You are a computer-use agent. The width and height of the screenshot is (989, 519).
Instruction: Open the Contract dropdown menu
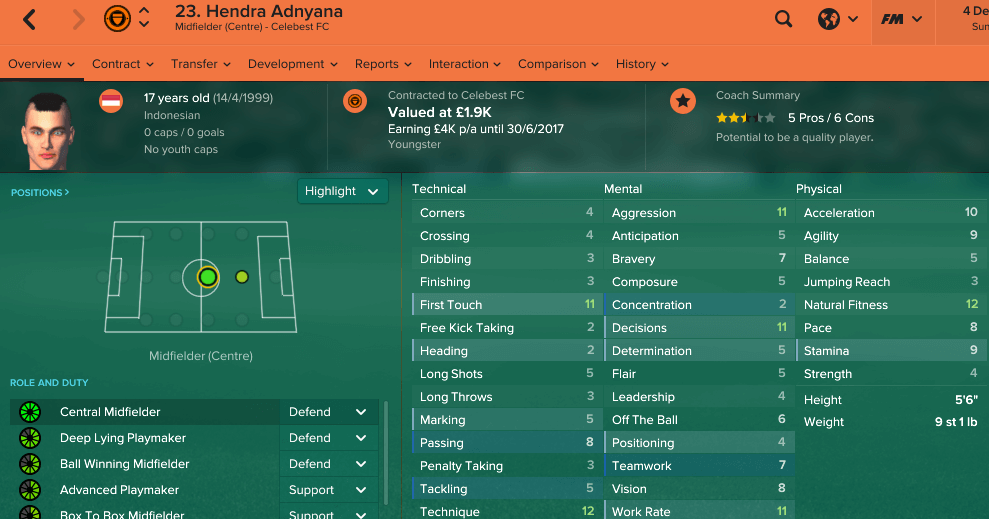click(x=122, y=64)
